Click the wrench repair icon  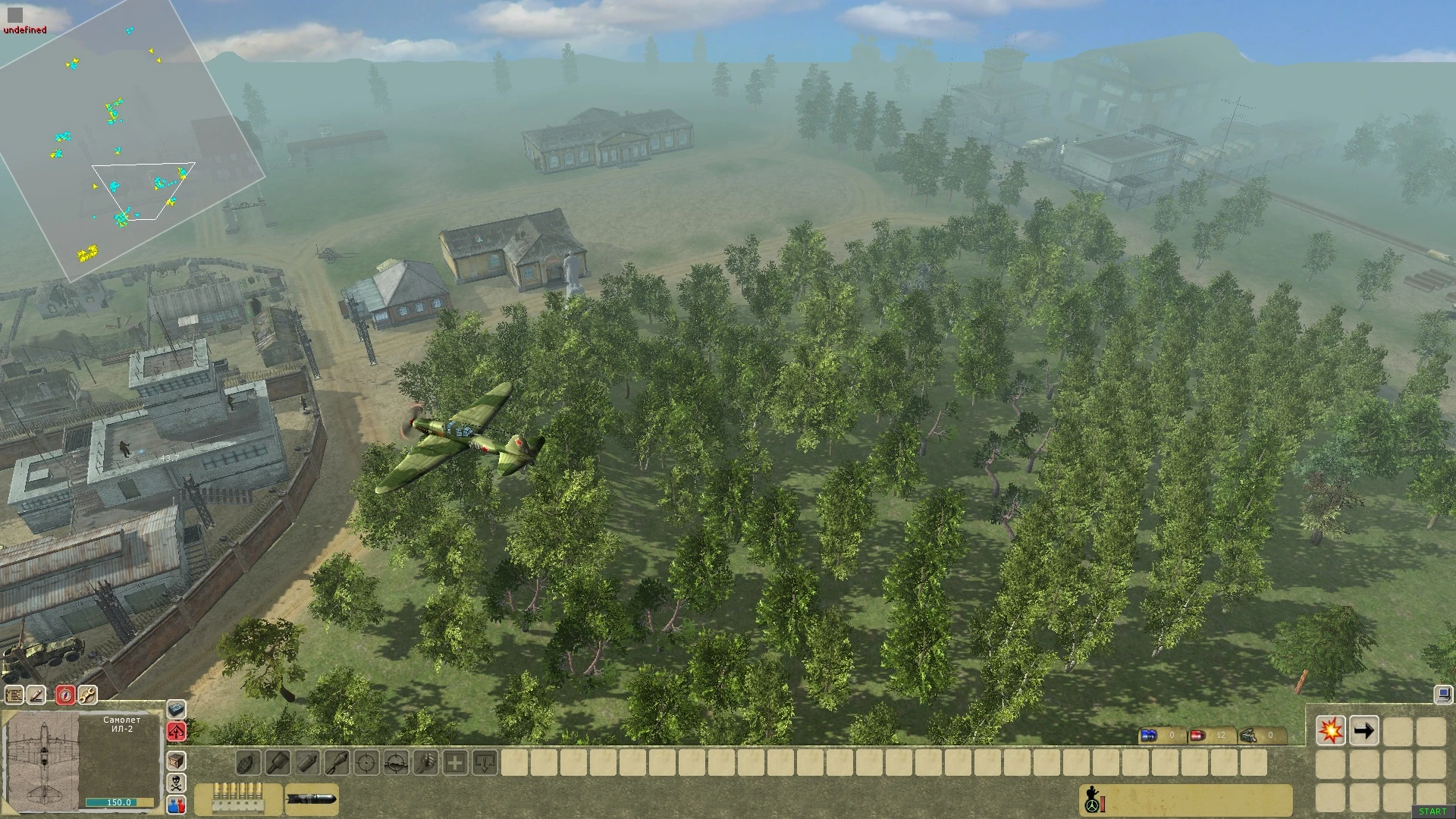(x=87, y=694)
